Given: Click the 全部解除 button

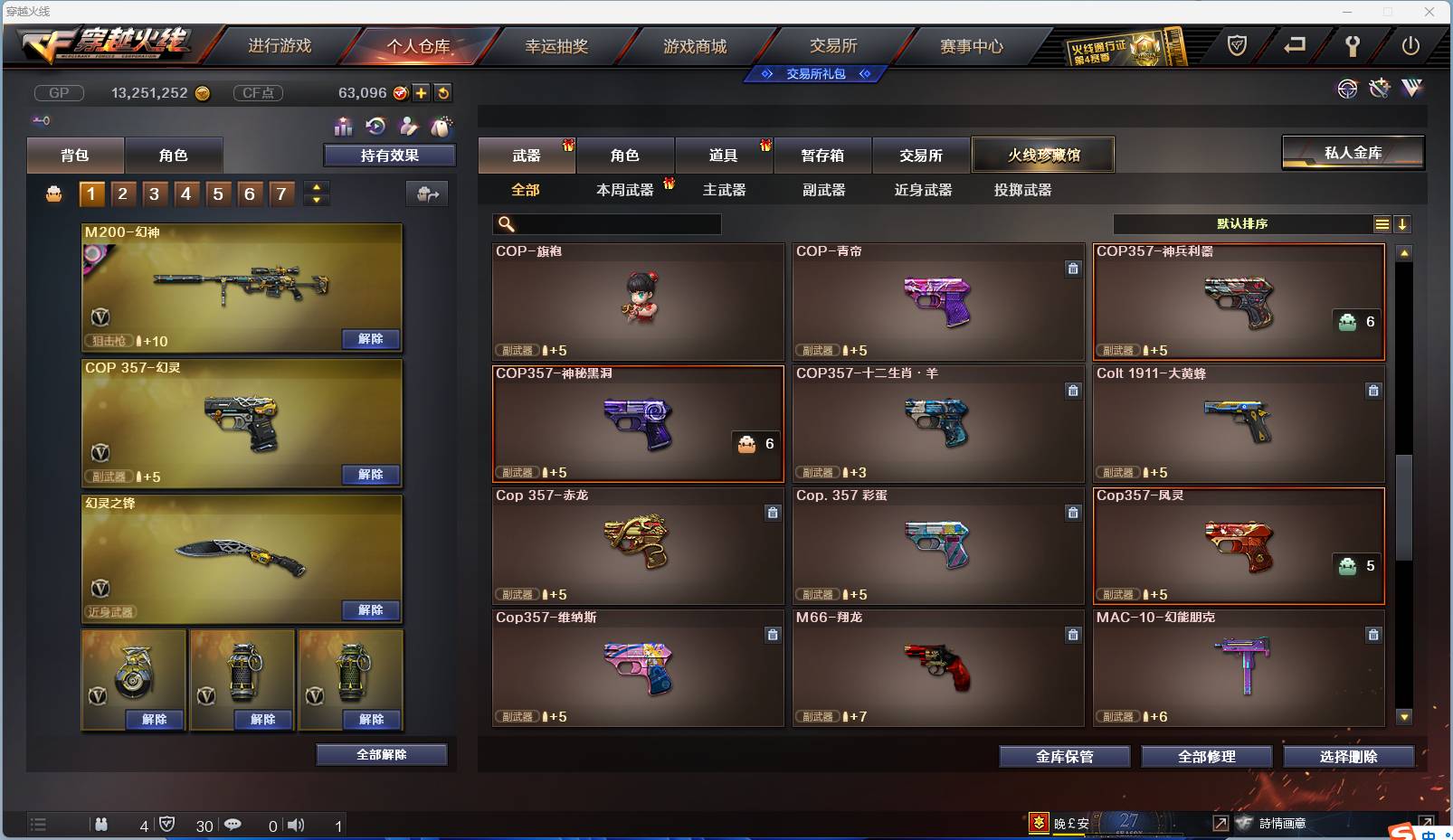Looking at the screenshot, I should [382, 754].
